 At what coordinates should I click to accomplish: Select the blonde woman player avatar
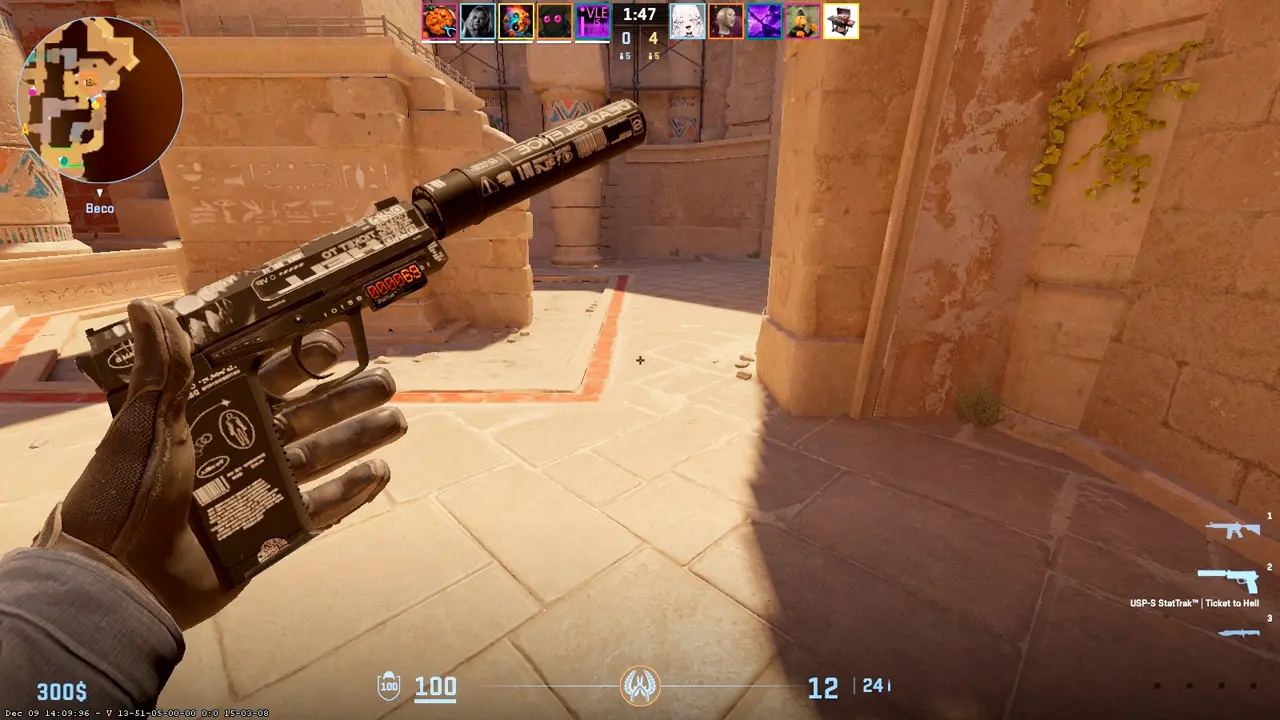click(x=478, y=21)
